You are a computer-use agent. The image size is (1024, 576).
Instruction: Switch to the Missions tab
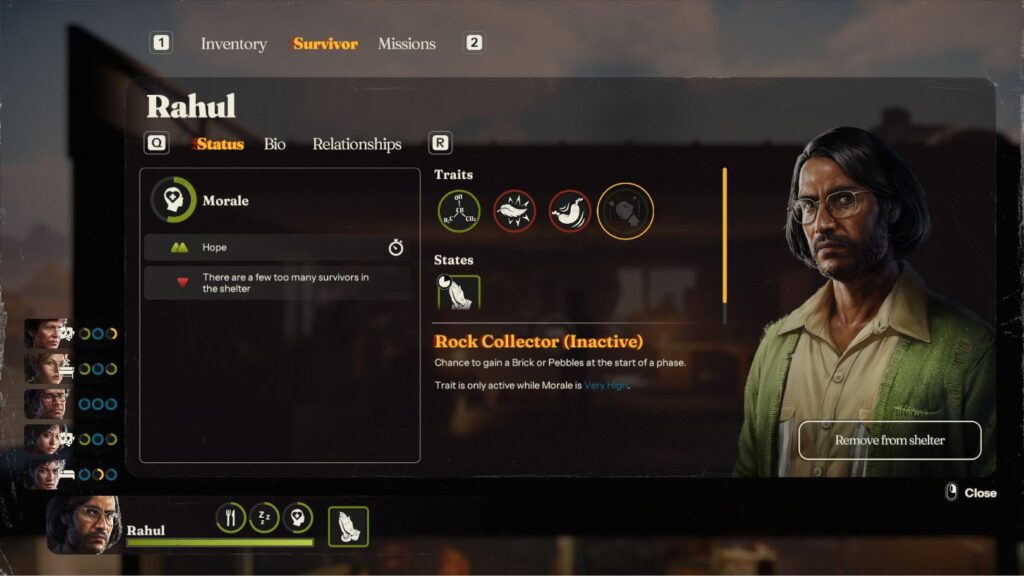(406, 44)
